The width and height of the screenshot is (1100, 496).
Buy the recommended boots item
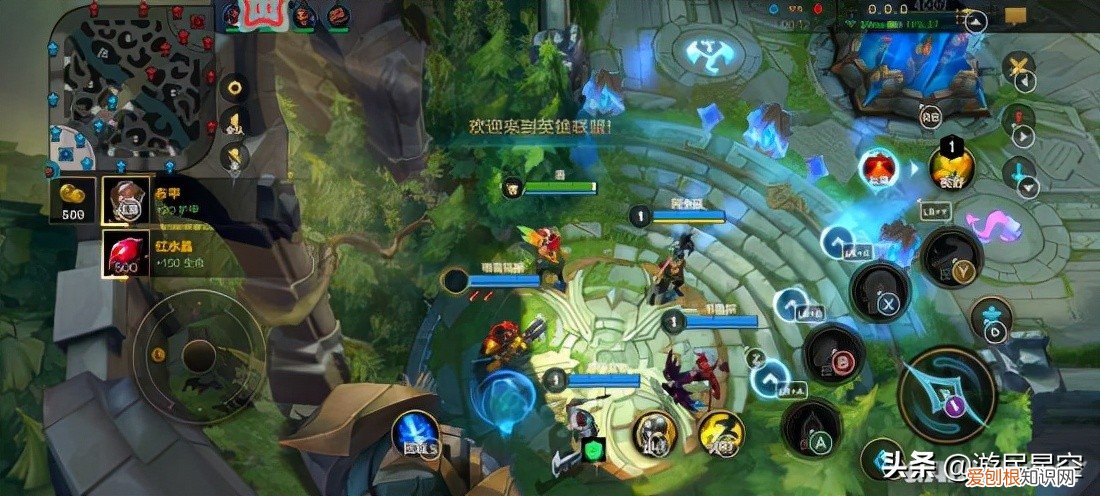126,202
